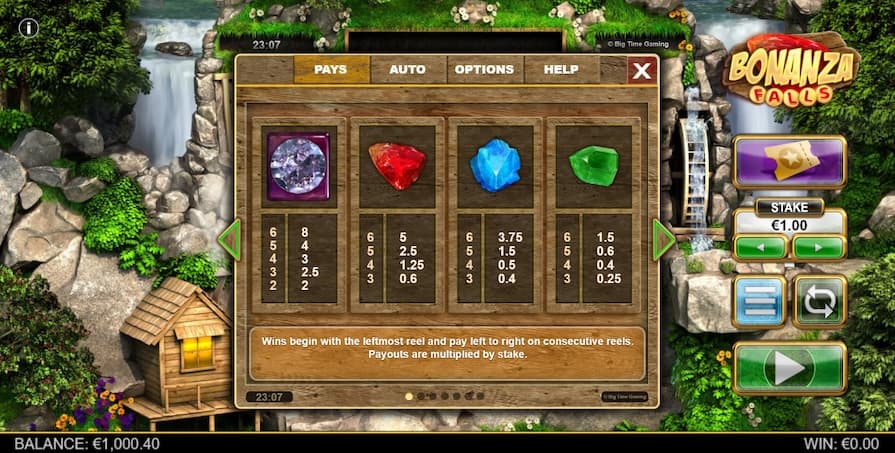Close the paytable window

pos(642,70)
